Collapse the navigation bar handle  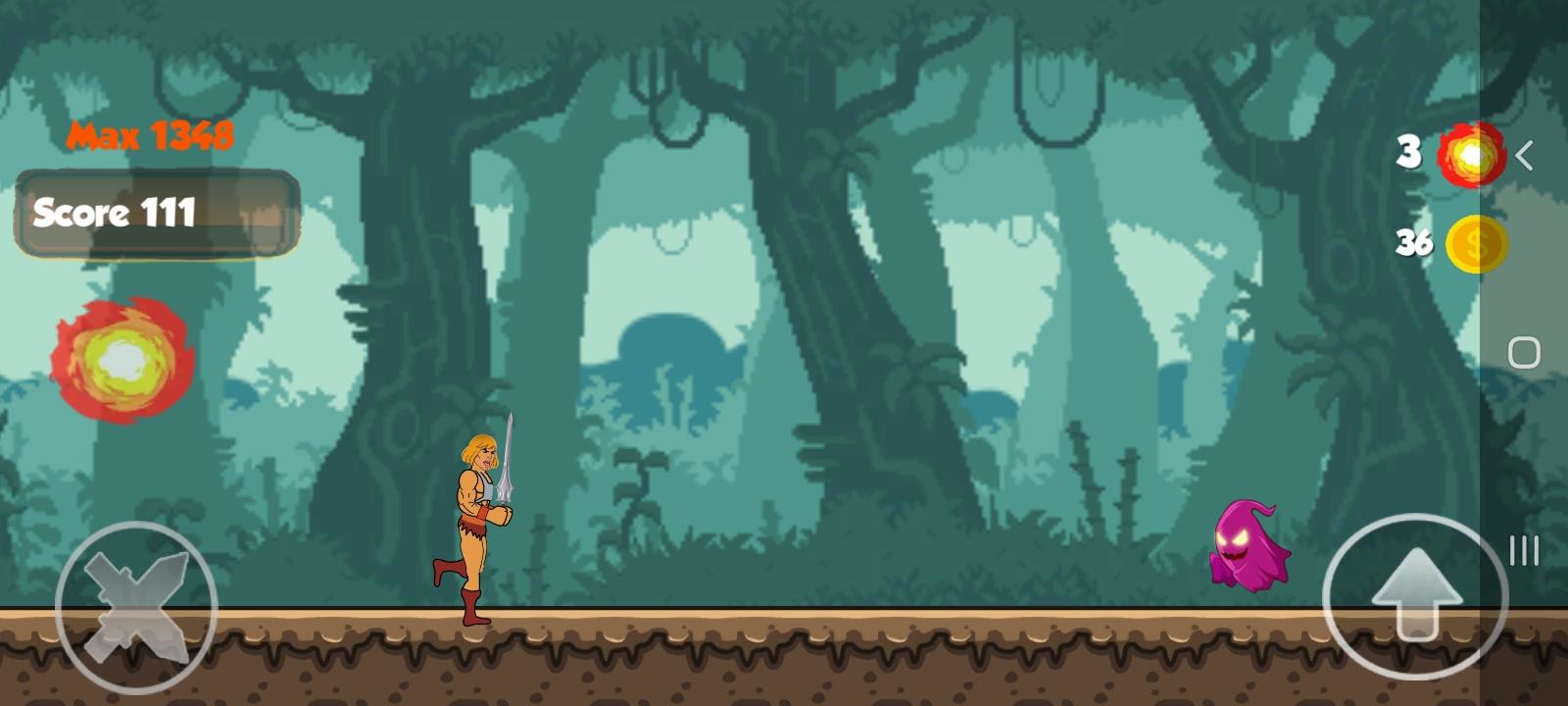click(1522, 549)
